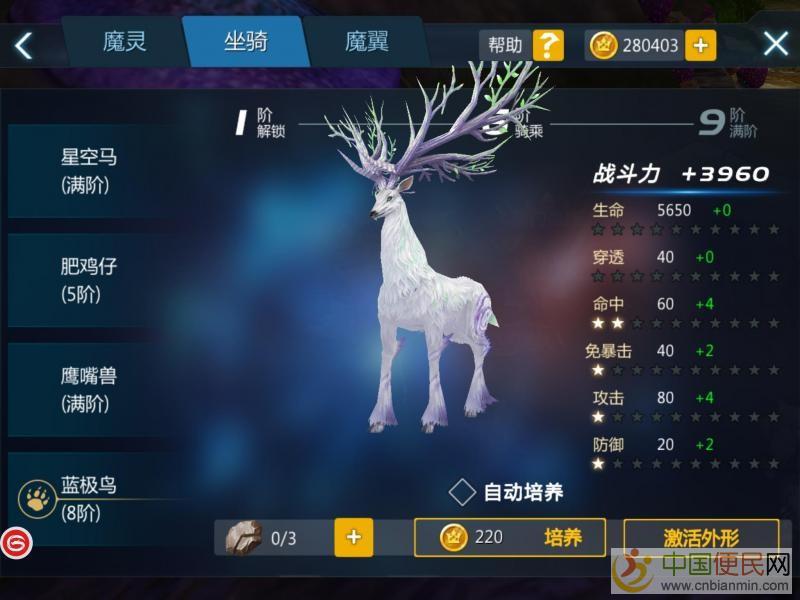Toggle the 自动培养 checkbox
The height and width of the screenshot is (600, 800).
[x=462, y=491]
